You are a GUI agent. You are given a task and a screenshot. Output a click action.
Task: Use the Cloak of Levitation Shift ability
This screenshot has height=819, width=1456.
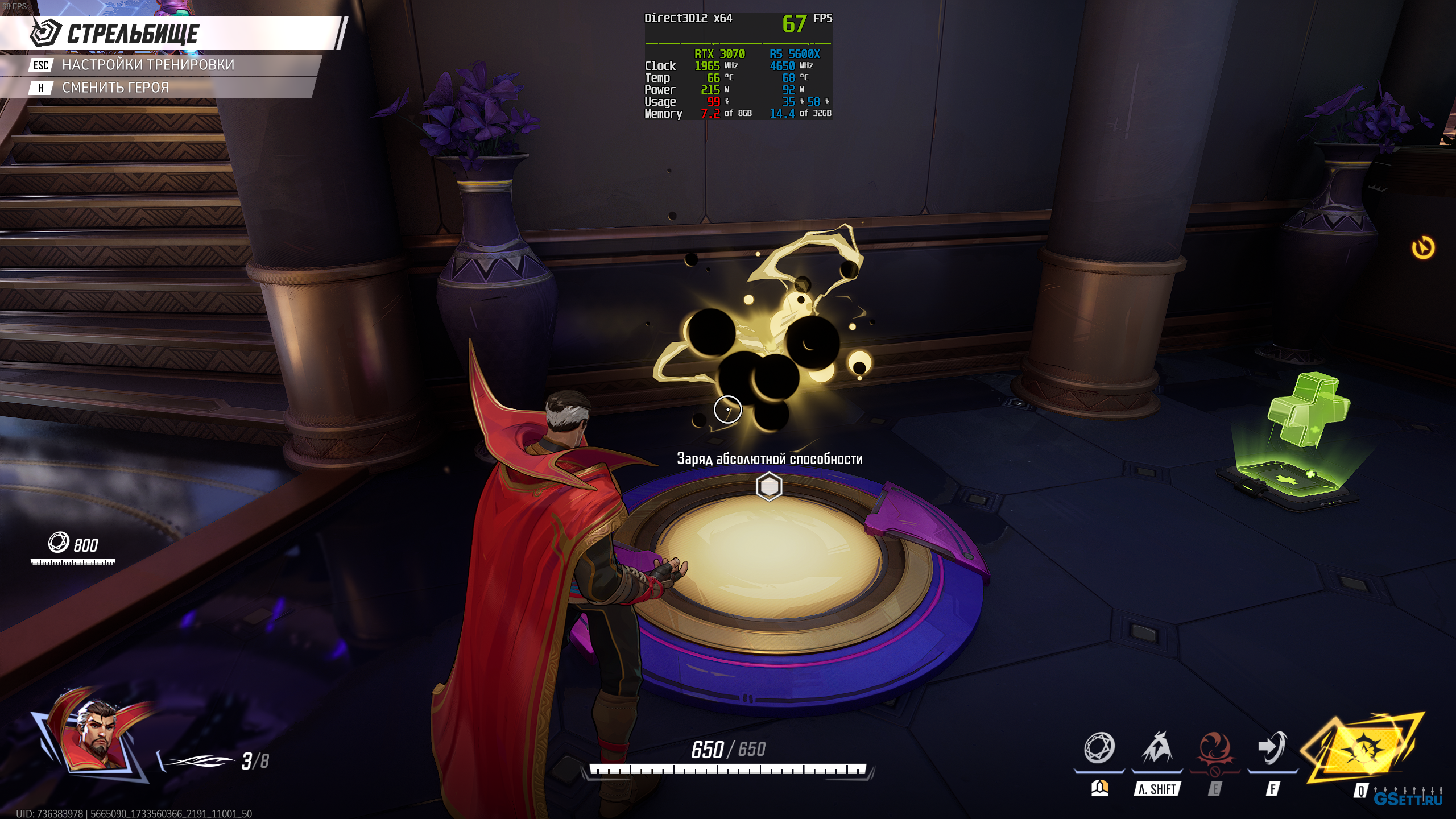coord(1156,748)
